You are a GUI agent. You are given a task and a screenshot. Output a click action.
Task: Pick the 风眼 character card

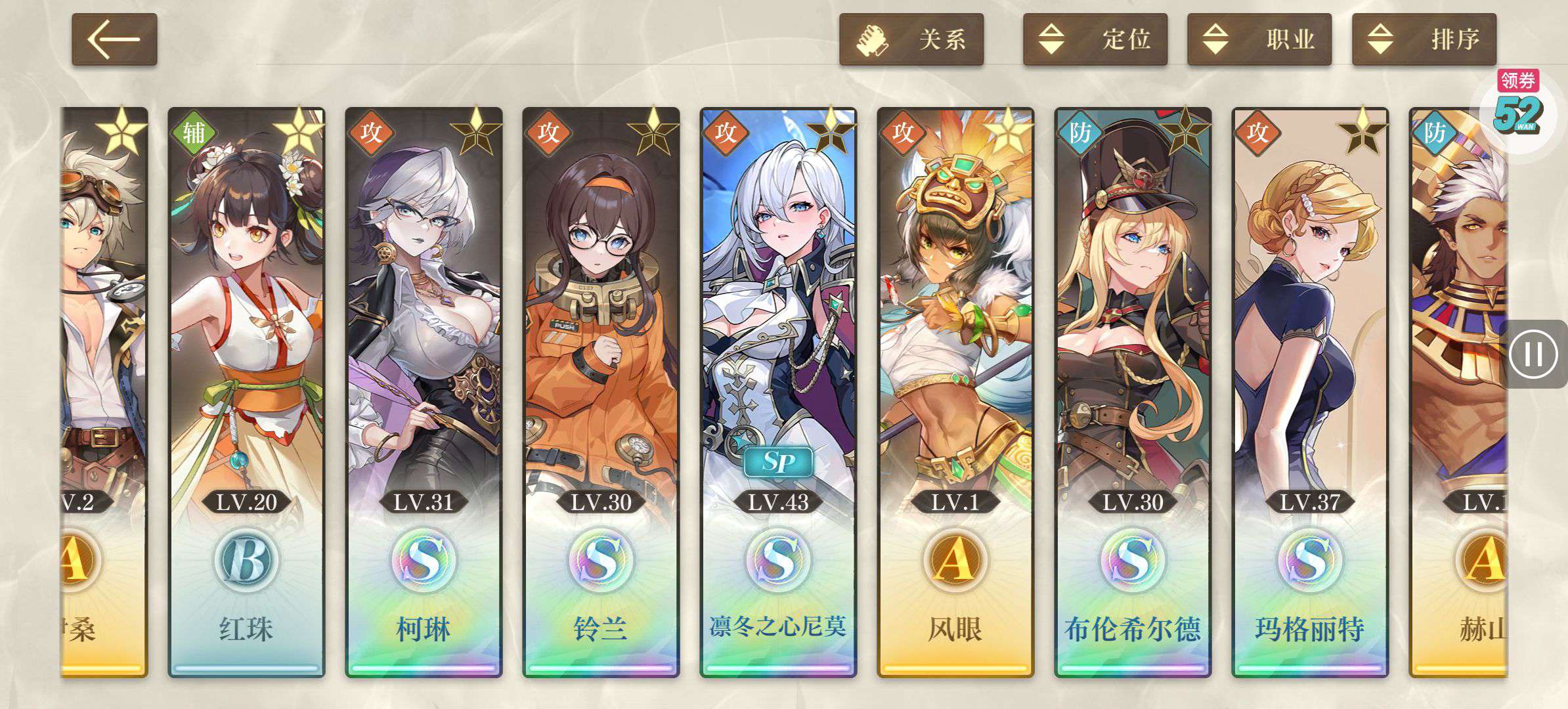point(955,392)
